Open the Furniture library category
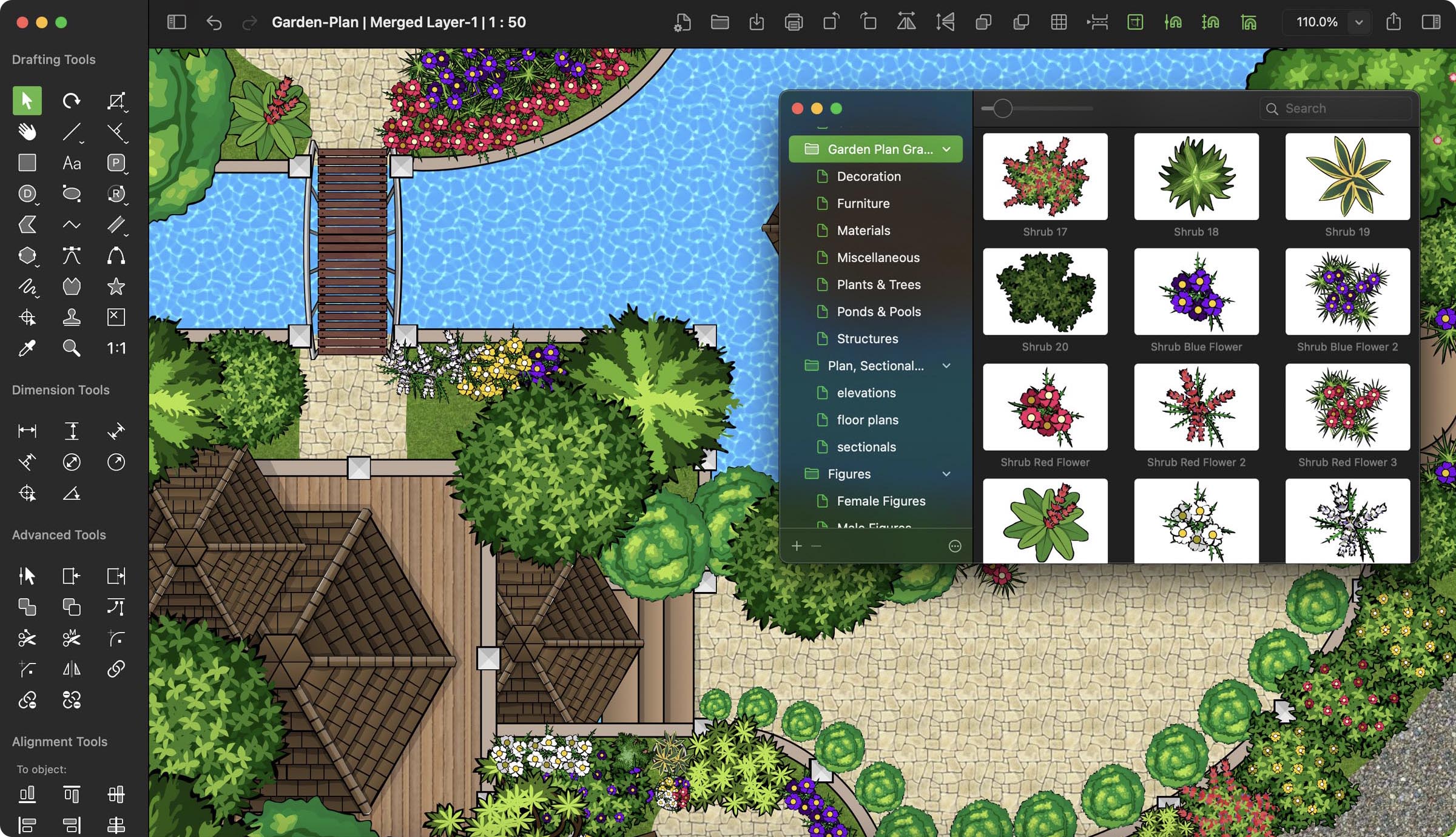 863,203
